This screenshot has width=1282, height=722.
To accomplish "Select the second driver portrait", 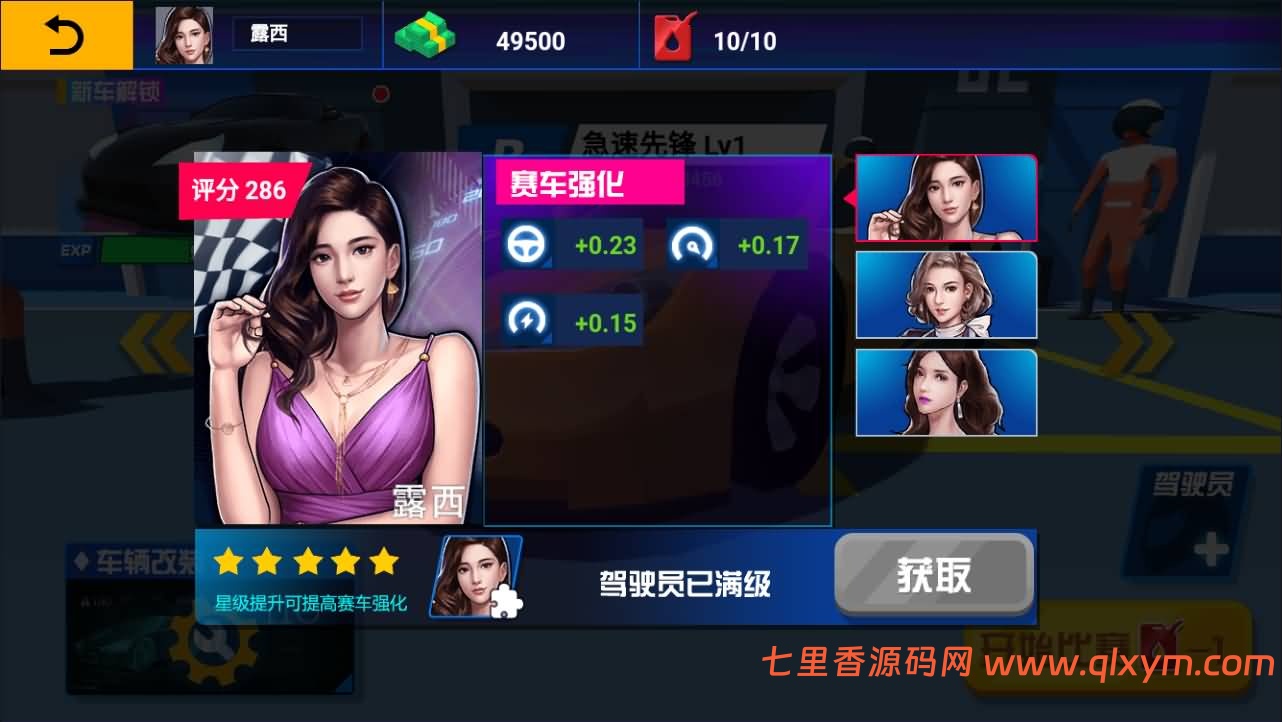I will (x=946, y=295).
